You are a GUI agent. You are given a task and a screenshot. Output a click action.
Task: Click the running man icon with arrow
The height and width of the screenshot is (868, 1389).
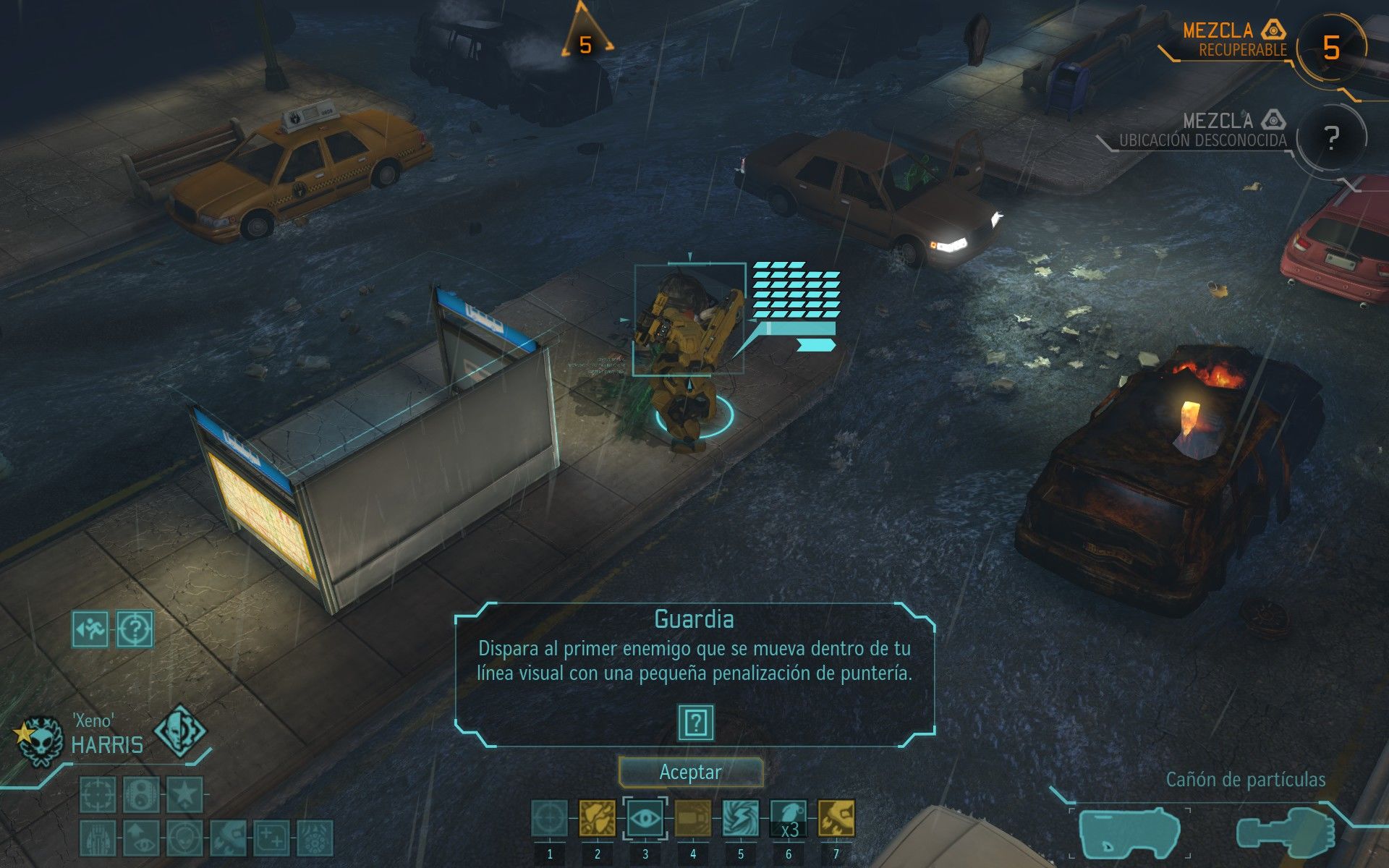tap(90, 629)
